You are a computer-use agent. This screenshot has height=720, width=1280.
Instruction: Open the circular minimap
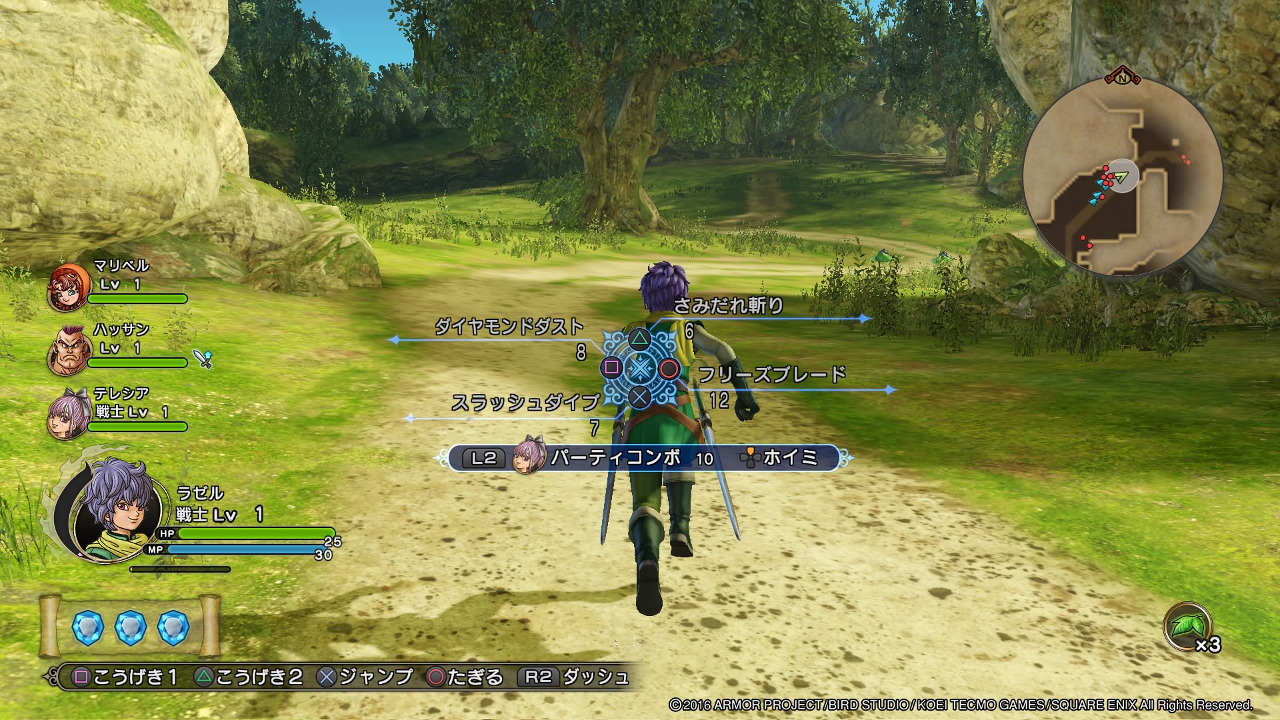point(1122,177)
